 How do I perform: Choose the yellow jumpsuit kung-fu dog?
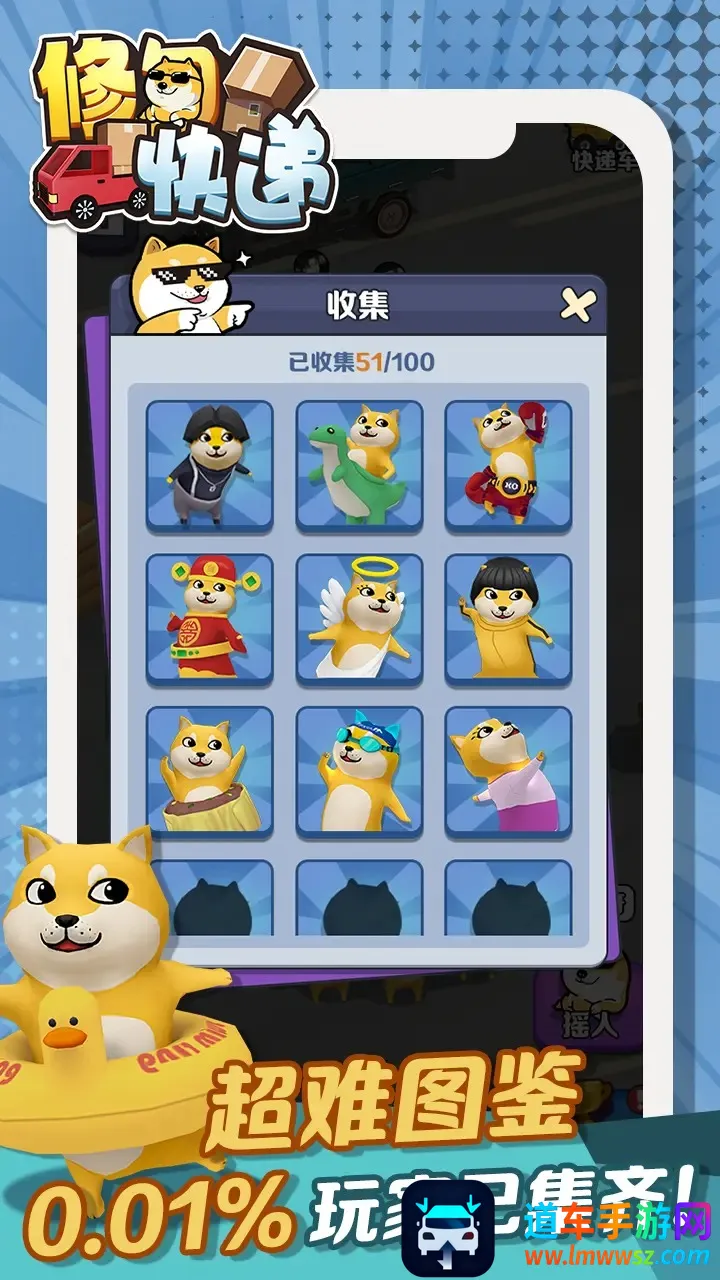tap(508, 619)
